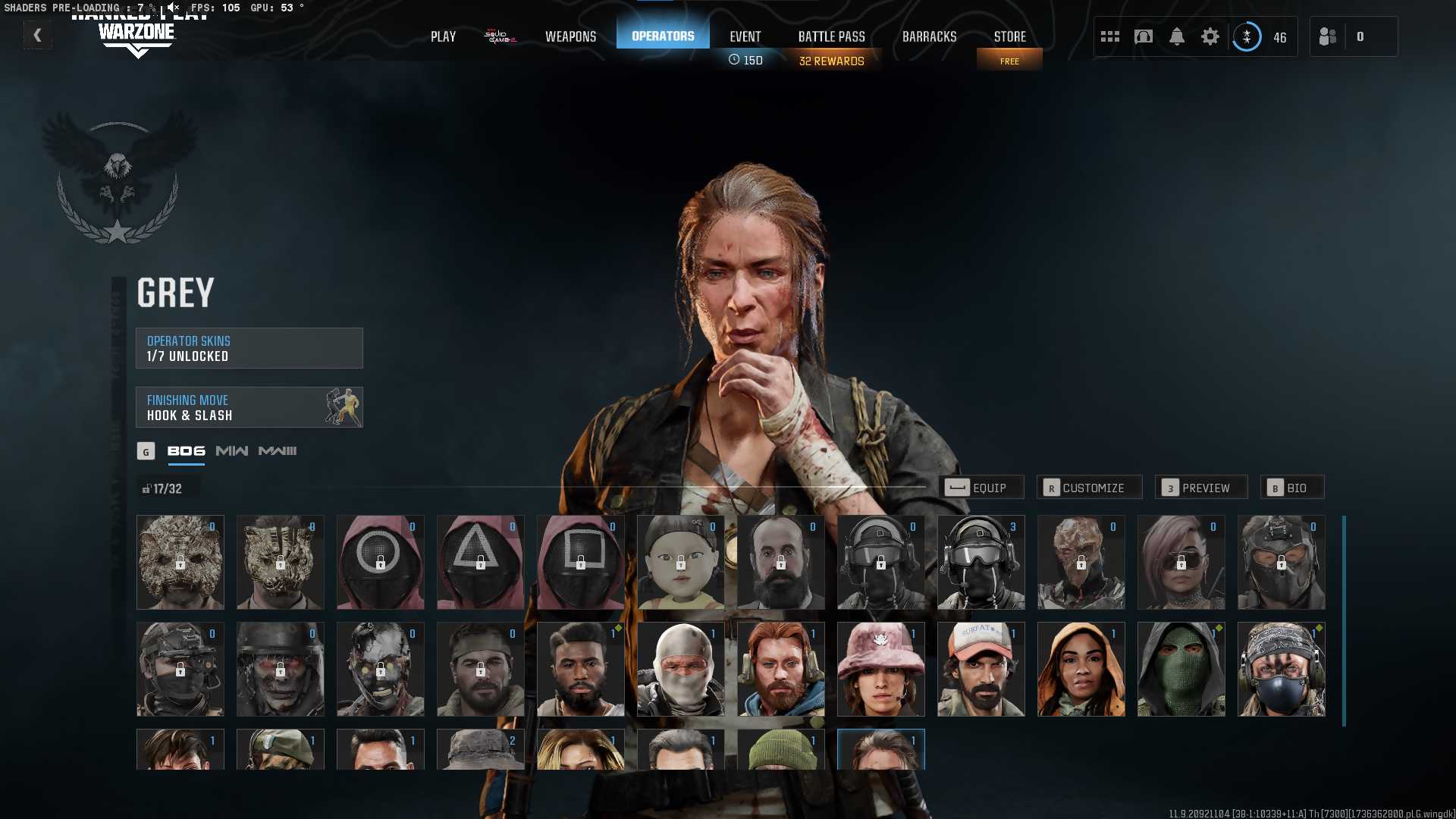Open the Barracks tab
The width and height of the screenshot is (1456, 819).
(x=929, y=36)
